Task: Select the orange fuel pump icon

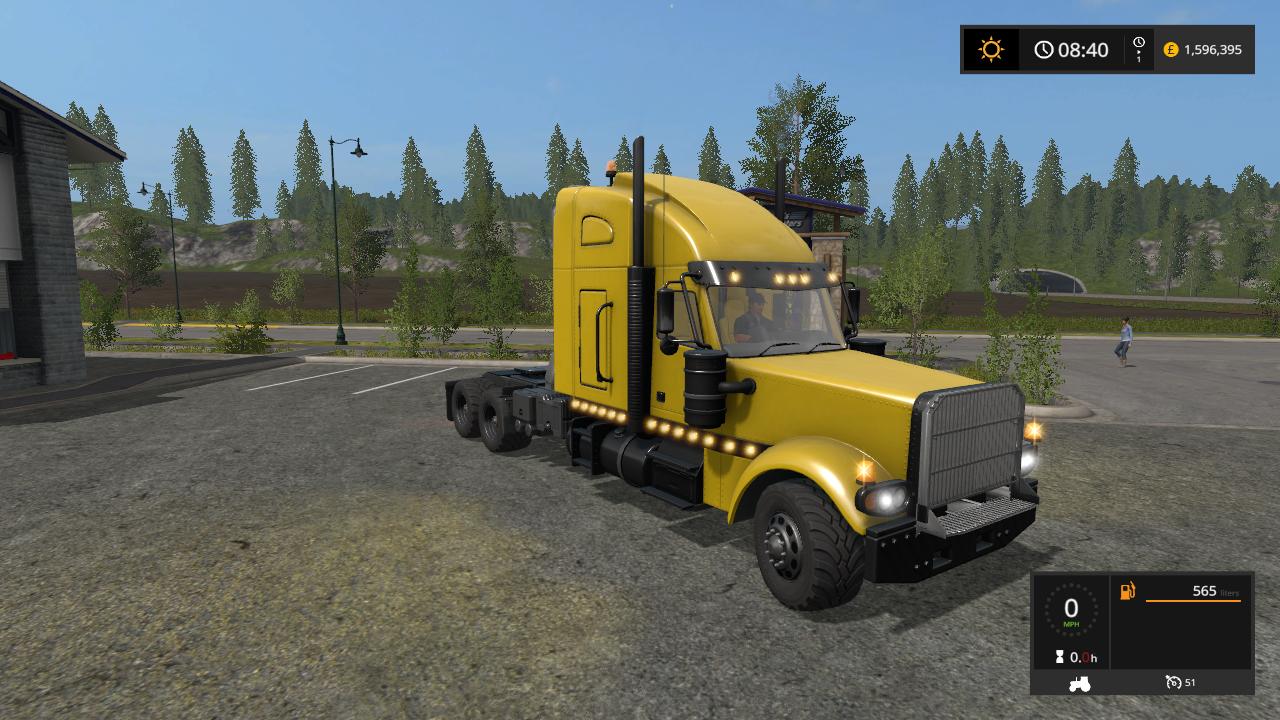Action: (1128, 591)
